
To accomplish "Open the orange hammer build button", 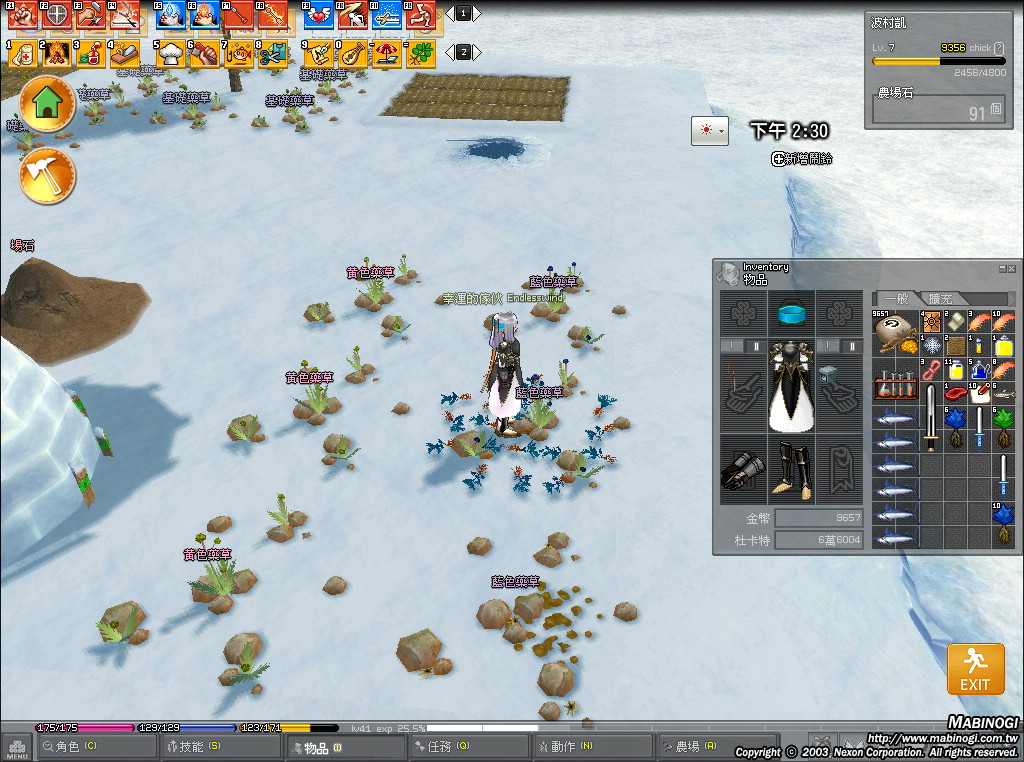I will point(47,176).
